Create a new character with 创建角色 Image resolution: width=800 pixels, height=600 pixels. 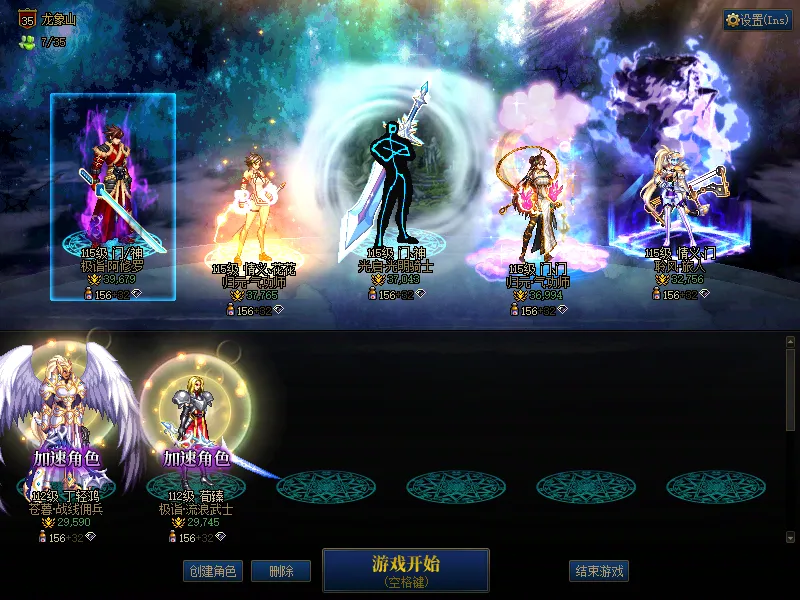tap(212, 571)
